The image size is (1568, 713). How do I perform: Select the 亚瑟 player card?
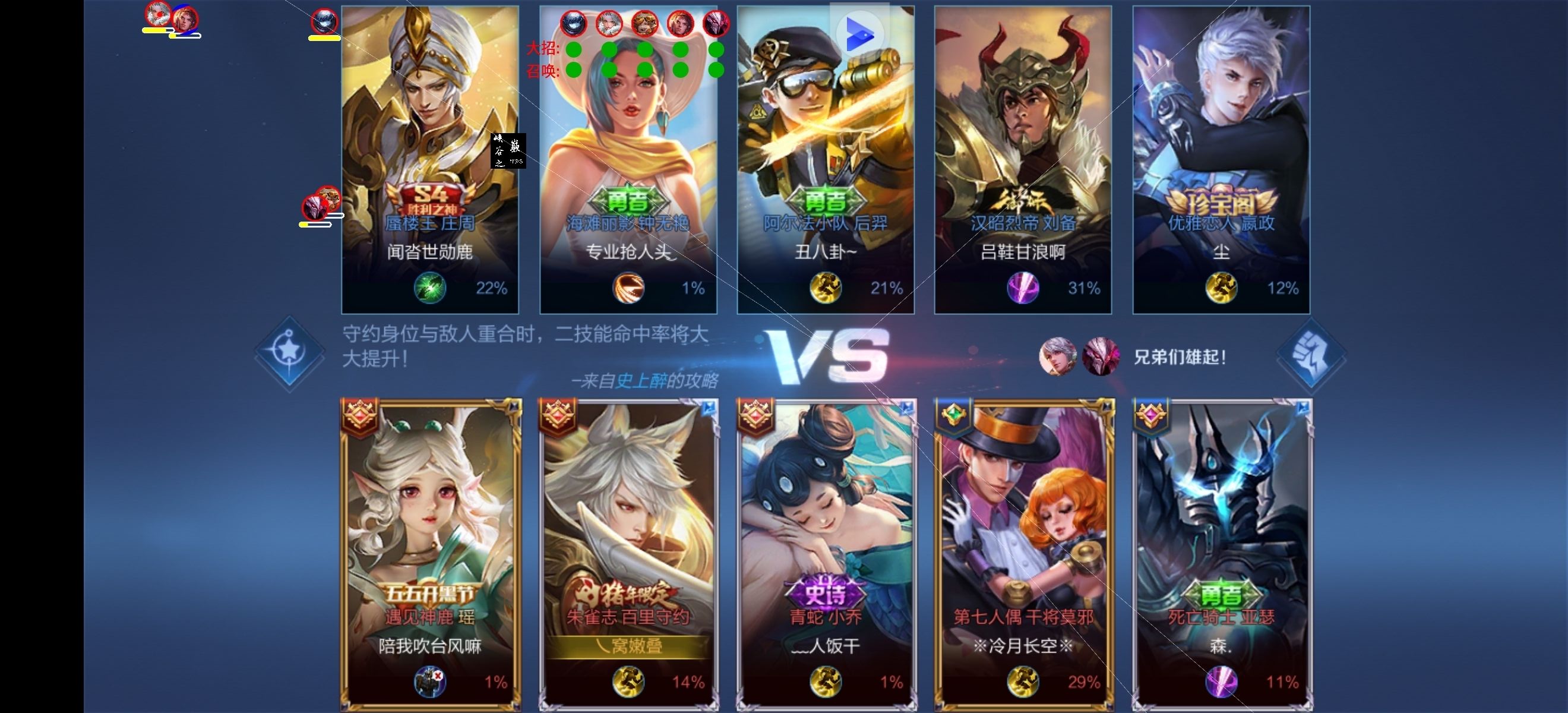click(1221, 554)
